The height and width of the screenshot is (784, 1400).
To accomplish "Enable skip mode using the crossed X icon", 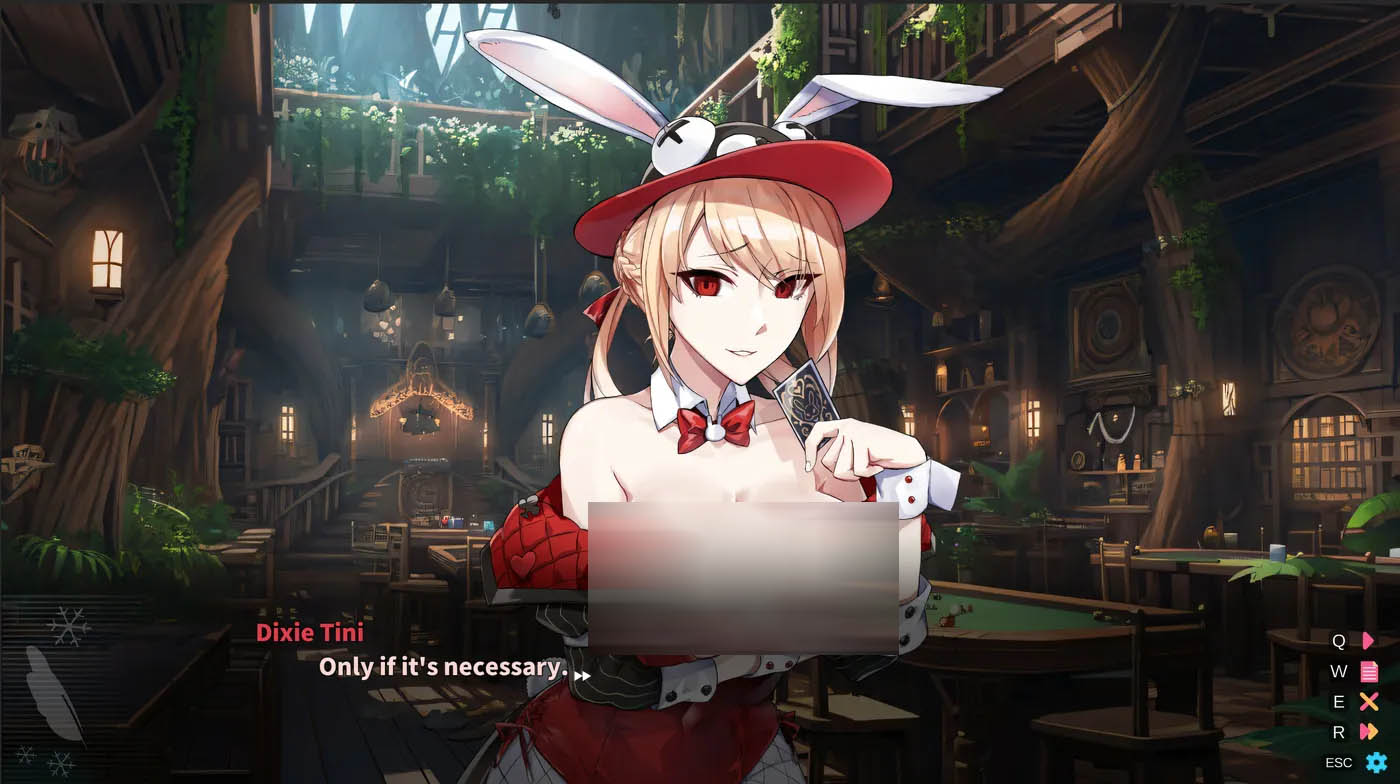I will (1368, 702).
